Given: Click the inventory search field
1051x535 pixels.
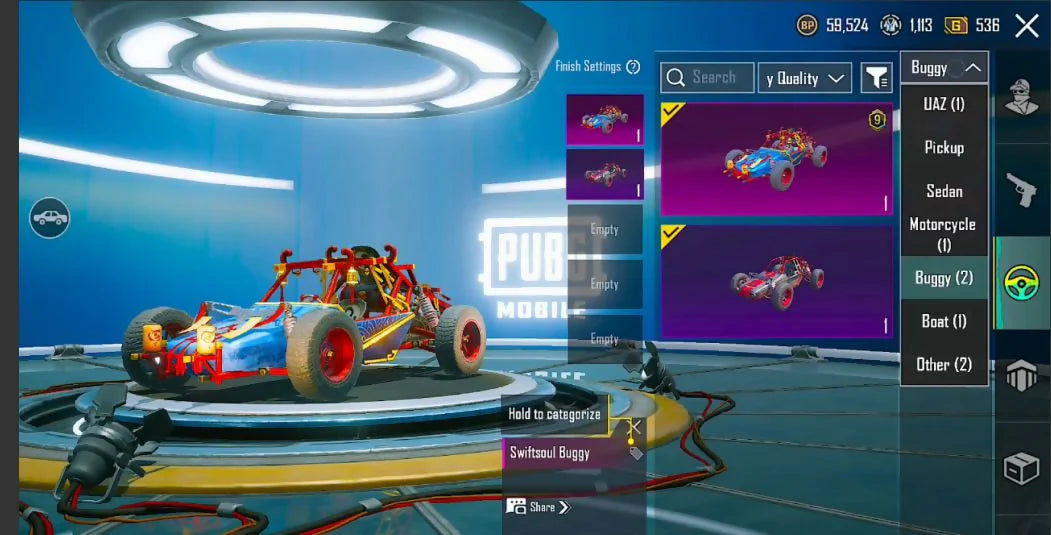Looking at the screenshot, I should 707,78.
